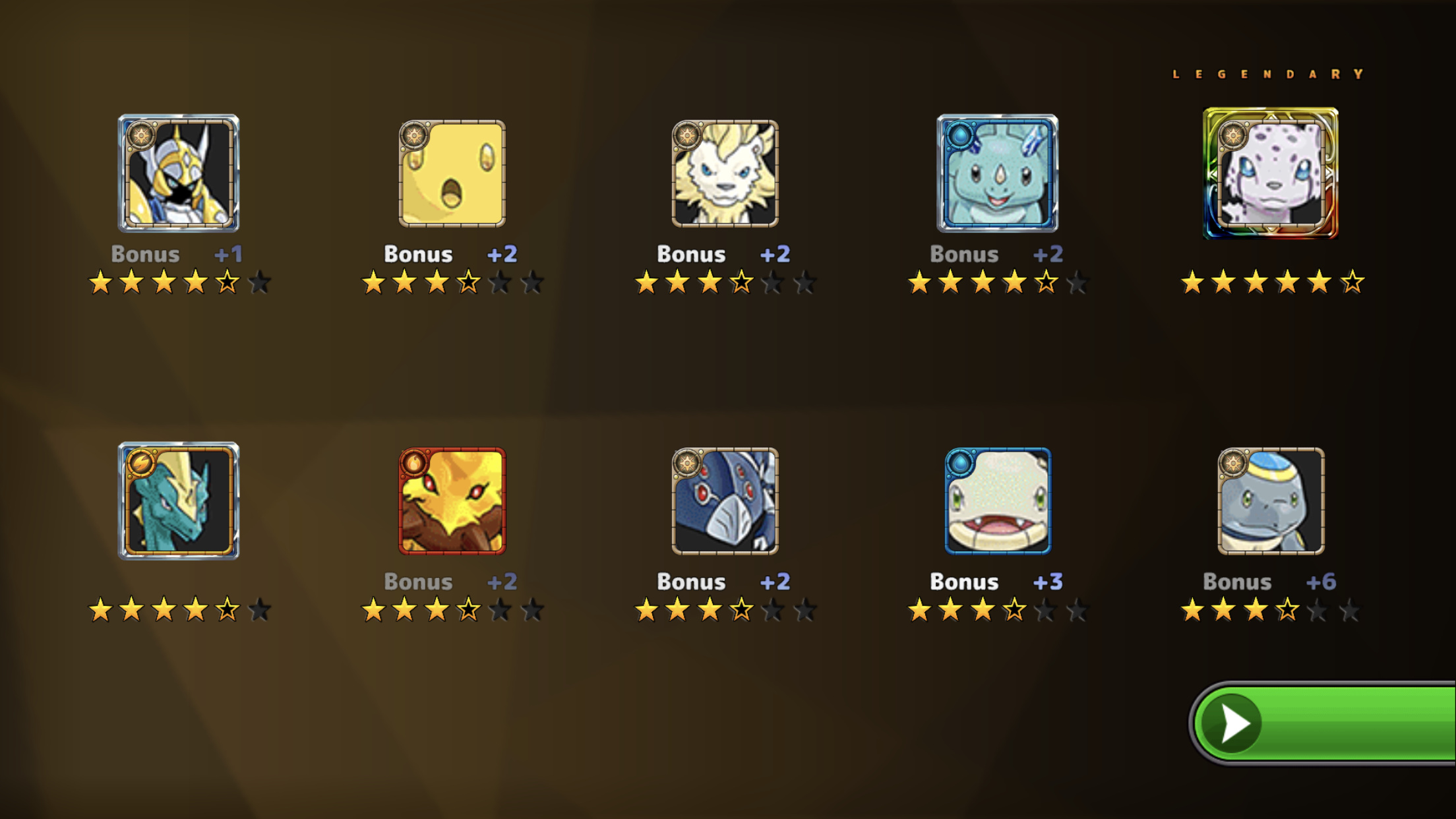1456x819 pixels.
Task: Select the teal dragon monster card
Action: [x=178, y=501]
